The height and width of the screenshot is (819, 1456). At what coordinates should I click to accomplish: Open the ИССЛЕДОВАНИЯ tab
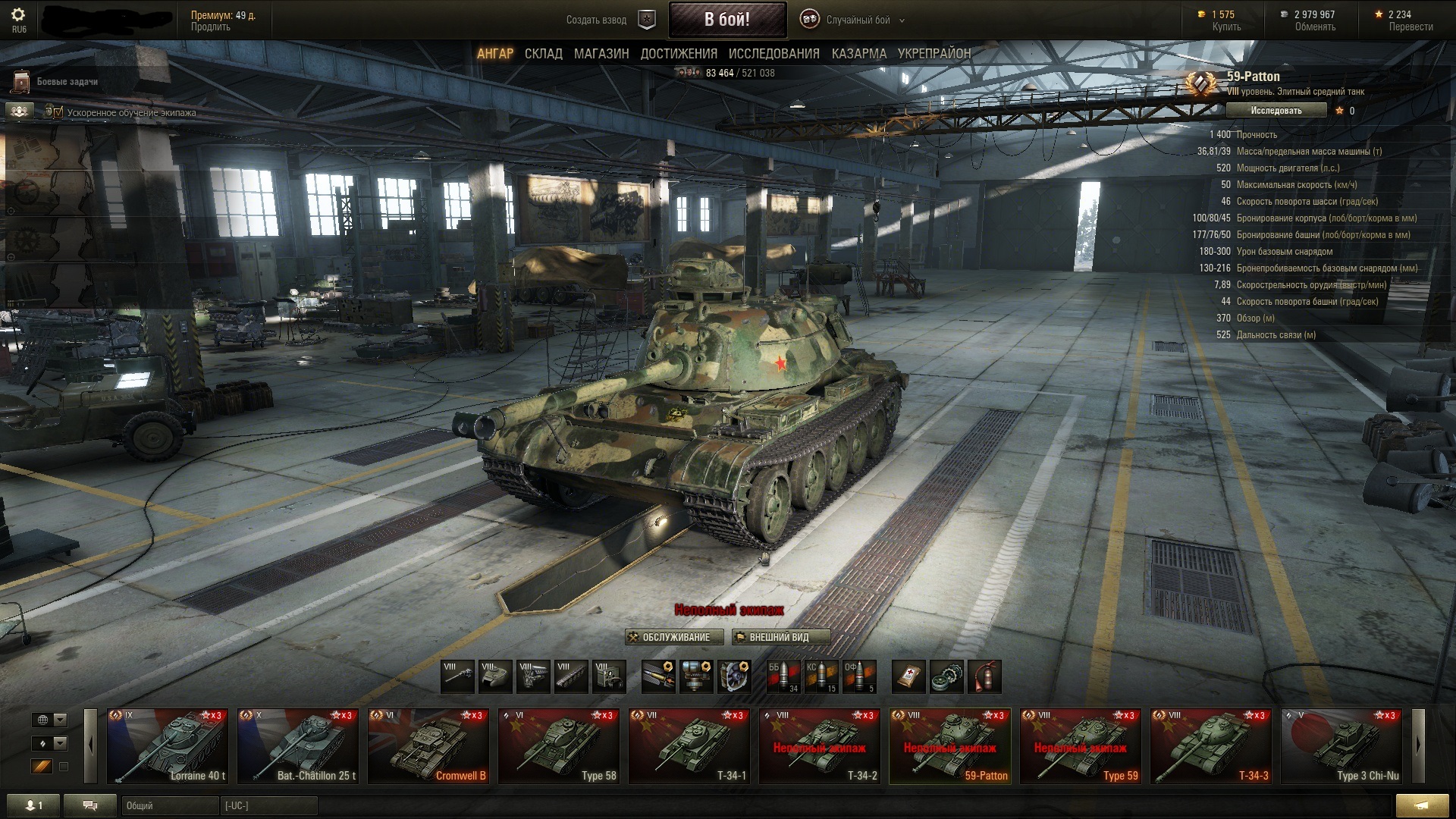coord(773,54)
